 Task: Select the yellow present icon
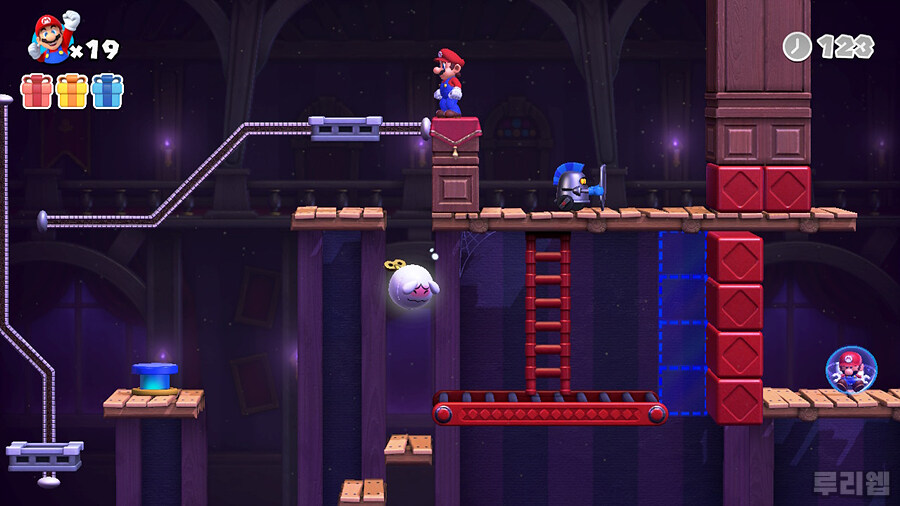[72, 91]
